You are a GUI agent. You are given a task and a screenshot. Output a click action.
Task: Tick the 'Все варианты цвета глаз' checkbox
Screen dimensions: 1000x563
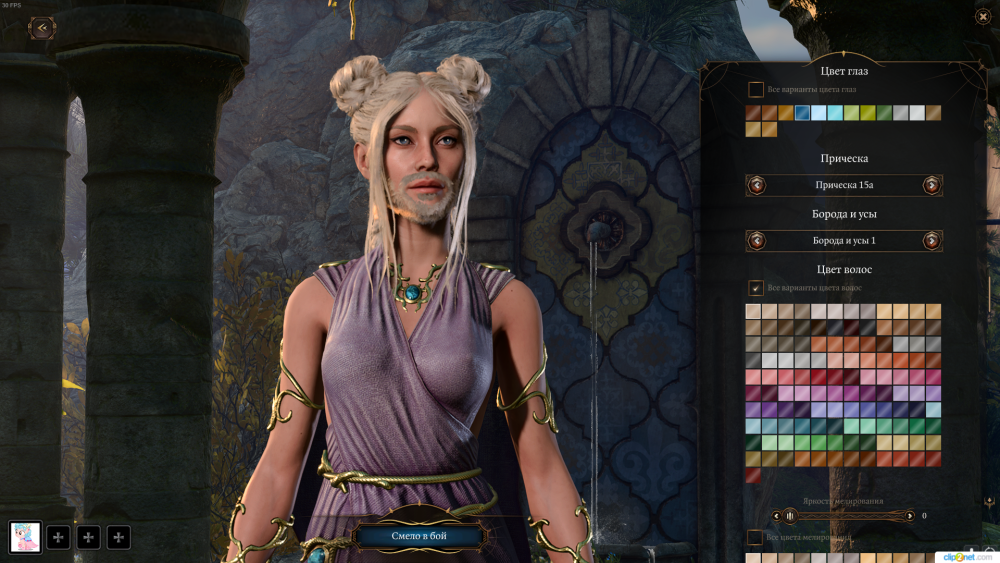coord(756,90)
